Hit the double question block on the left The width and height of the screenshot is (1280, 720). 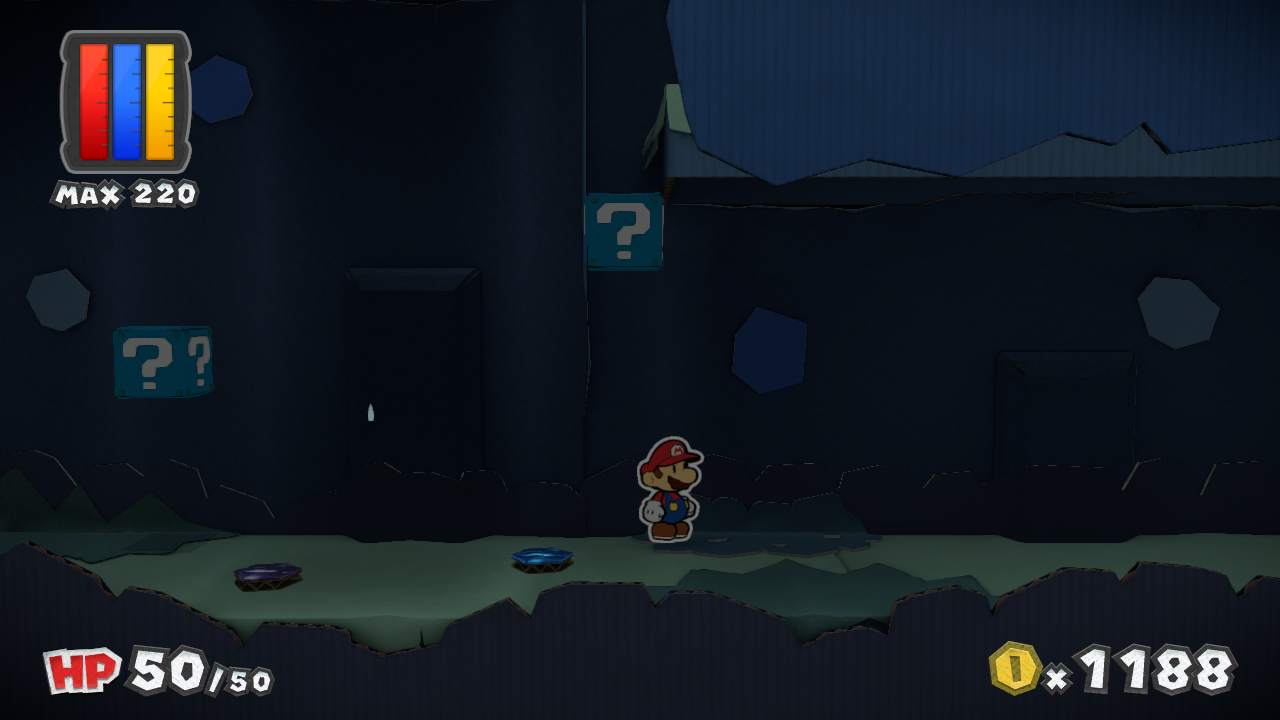(160, 363)
